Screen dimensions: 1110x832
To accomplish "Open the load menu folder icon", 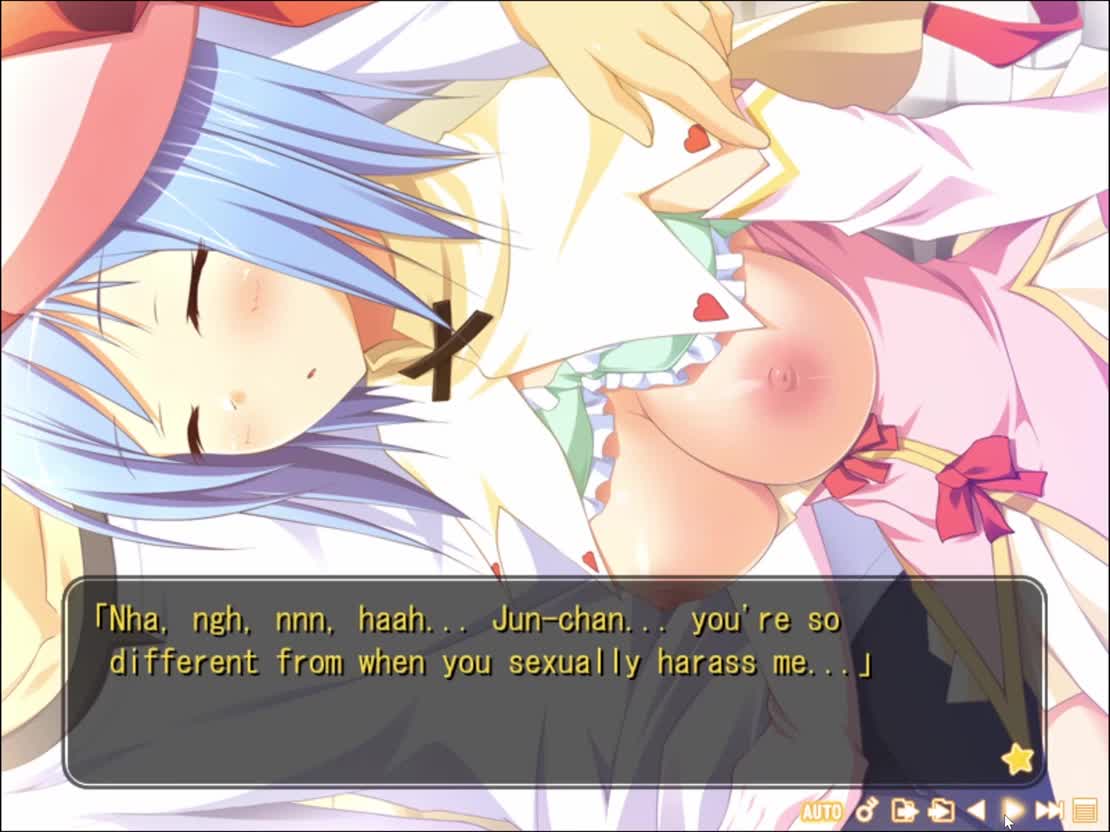I will pos(940,810).
